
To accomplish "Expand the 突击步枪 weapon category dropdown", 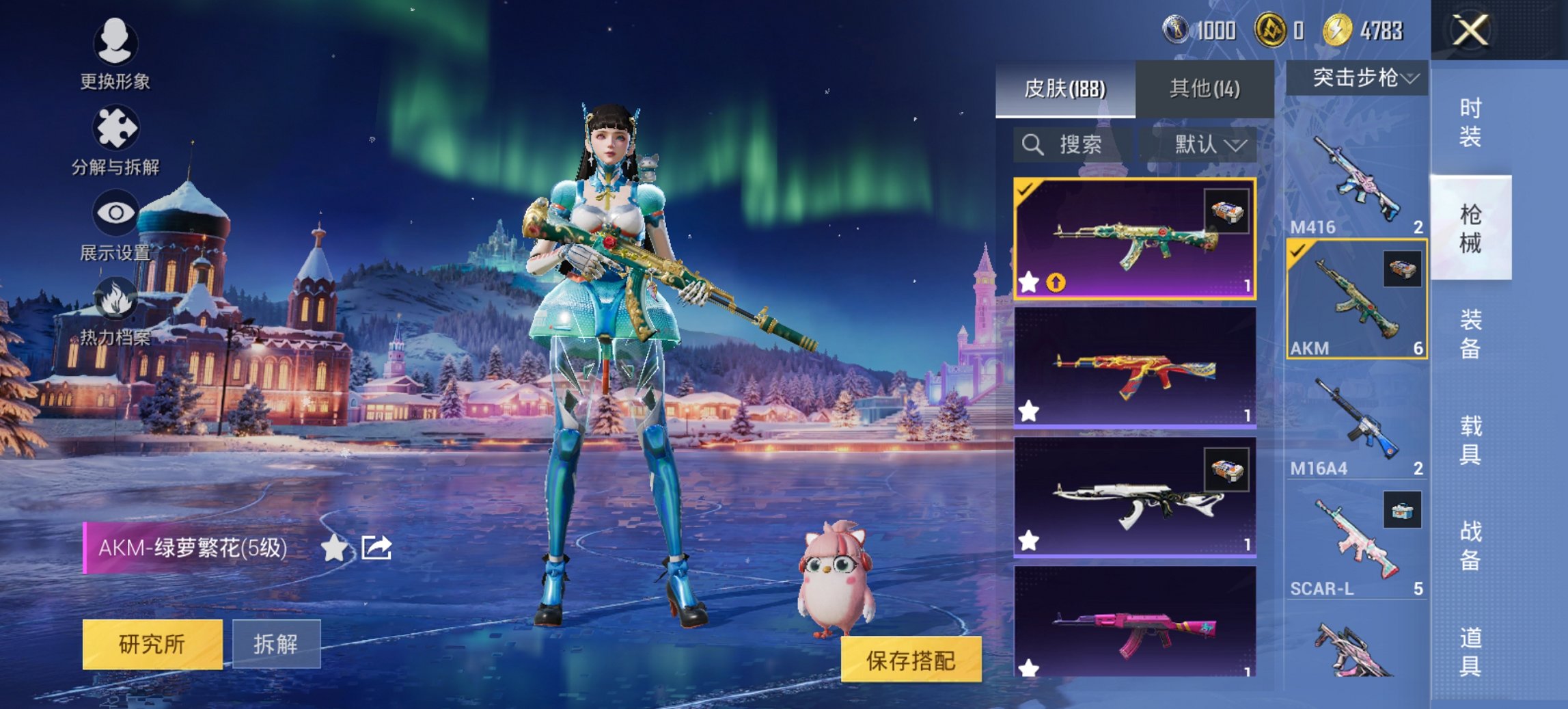I will tap(1357, 79).
